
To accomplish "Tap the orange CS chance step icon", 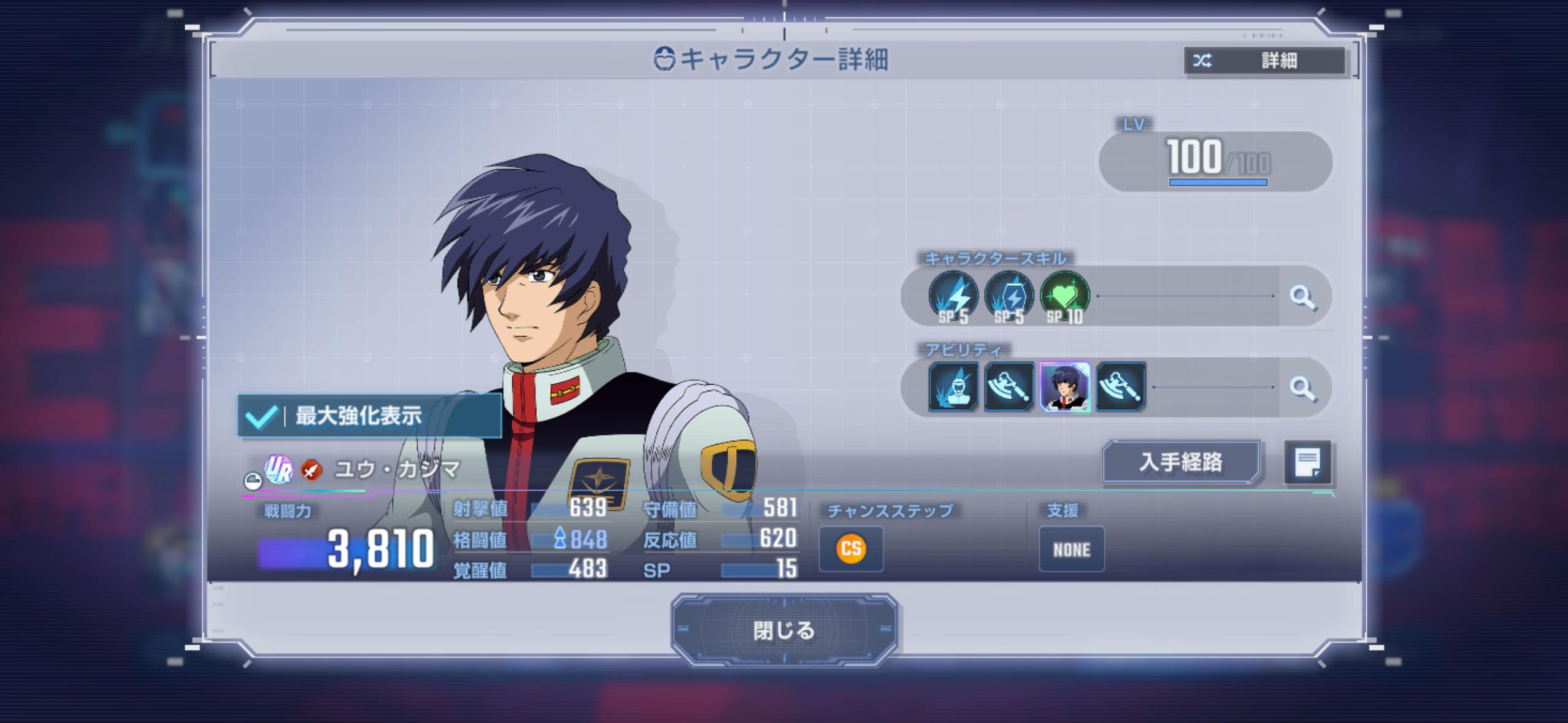I will (851, 549).
